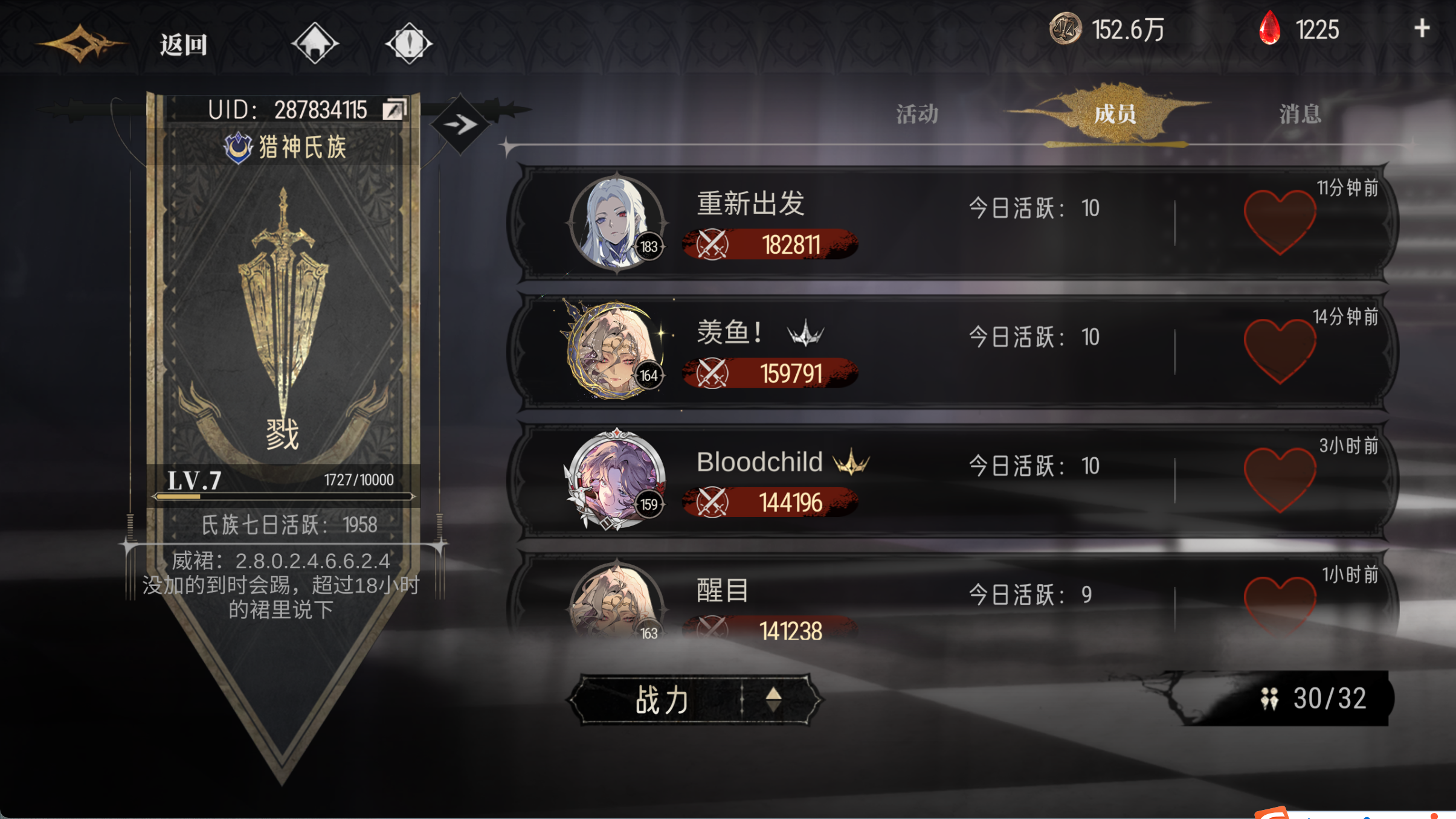Expand the clan banner panel with the arrow
The height and width of the screenshot is (819, 1456).
pos(459,125)
